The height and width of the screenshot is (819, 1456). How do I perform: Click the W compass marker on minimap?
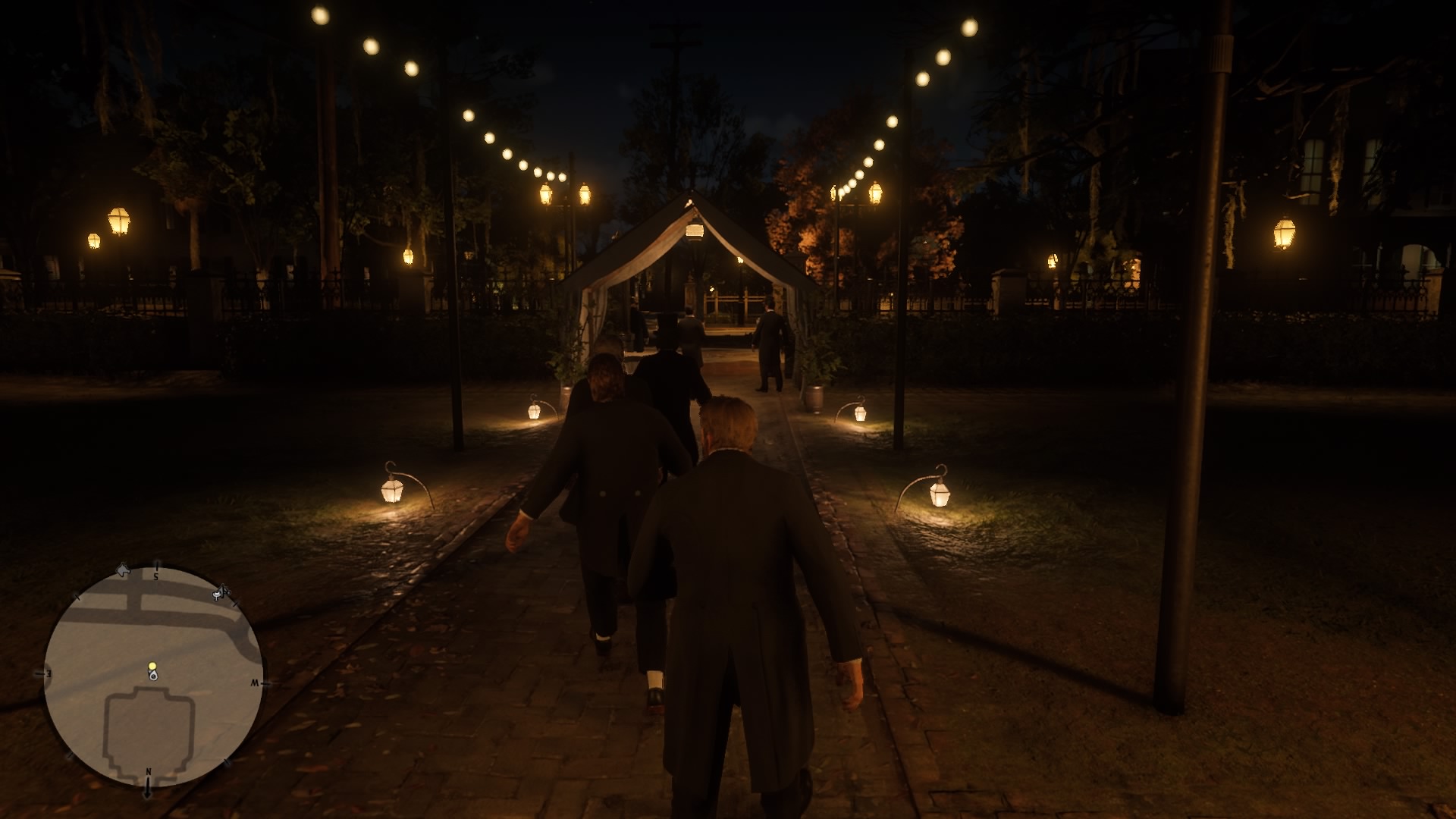tap(256, 683)
